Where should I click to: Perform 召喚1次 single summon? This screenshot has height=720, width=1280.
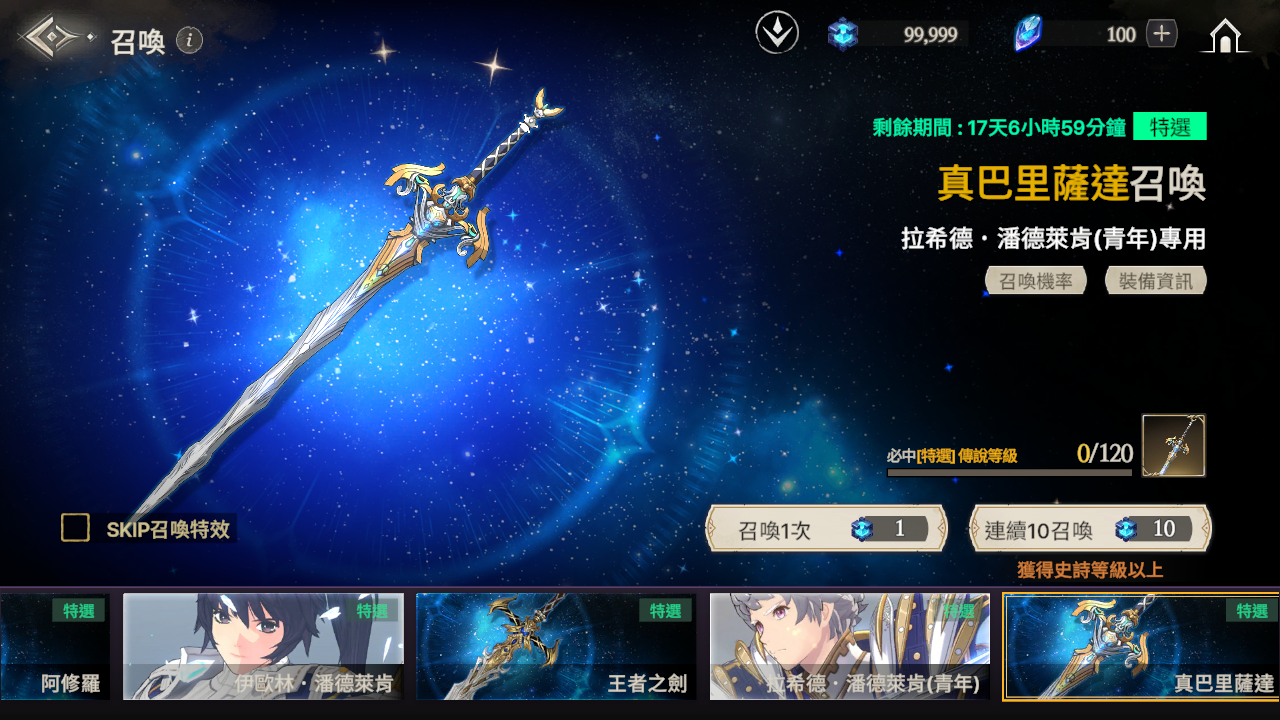[x=827, y=529]
